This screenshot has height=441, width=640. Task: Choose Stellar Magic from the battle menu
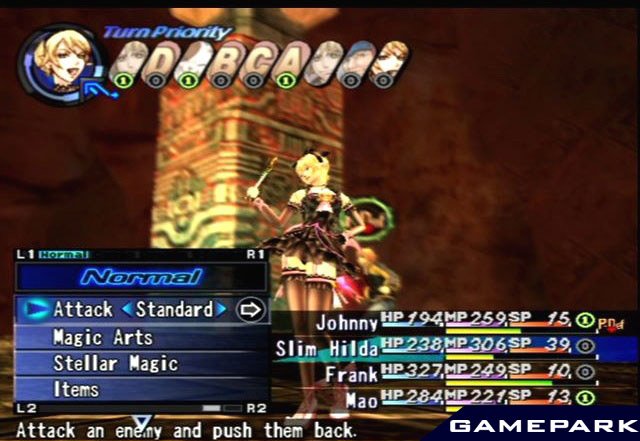point(115,363)
